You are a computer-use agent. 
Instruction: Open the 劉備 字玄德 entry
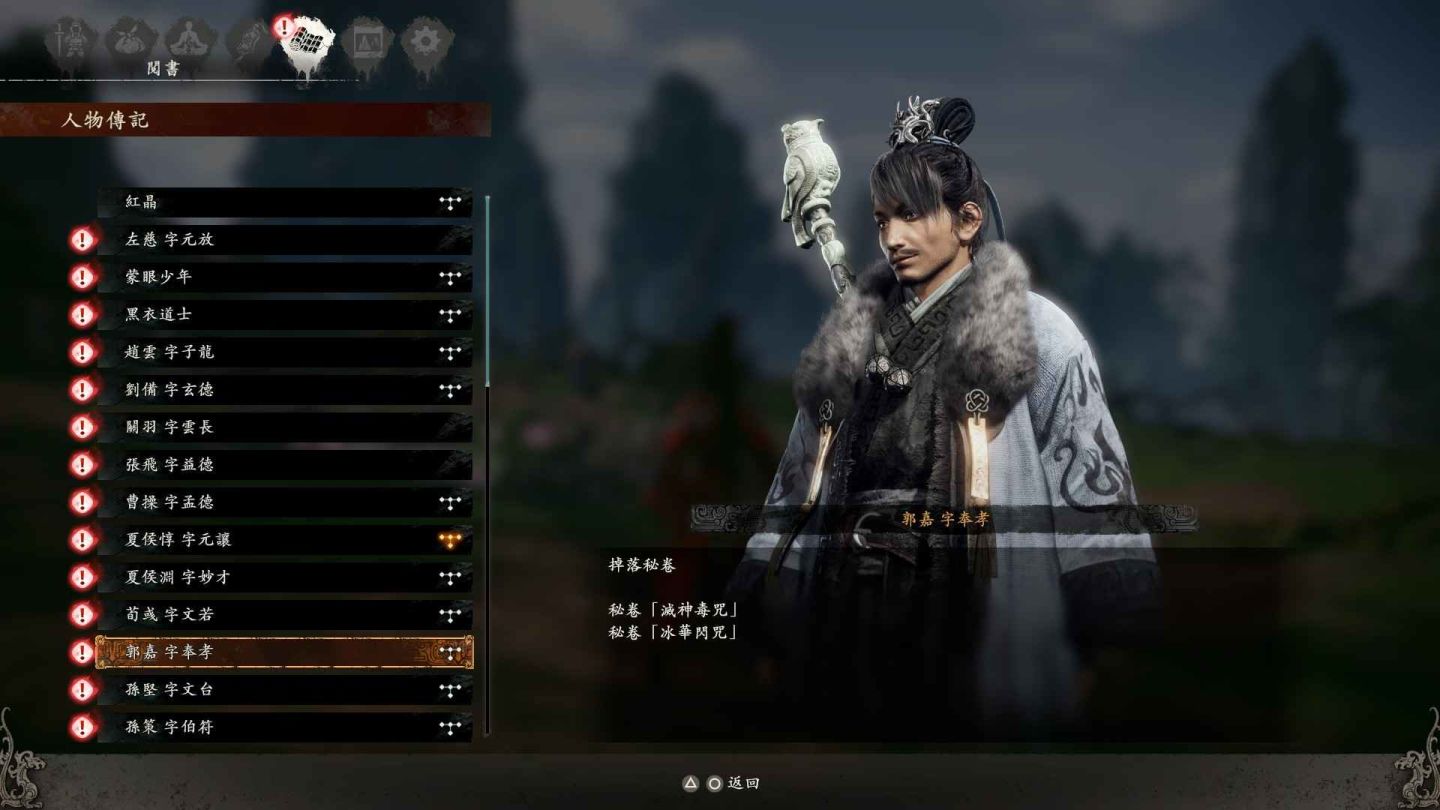click(x=285, y=390)
